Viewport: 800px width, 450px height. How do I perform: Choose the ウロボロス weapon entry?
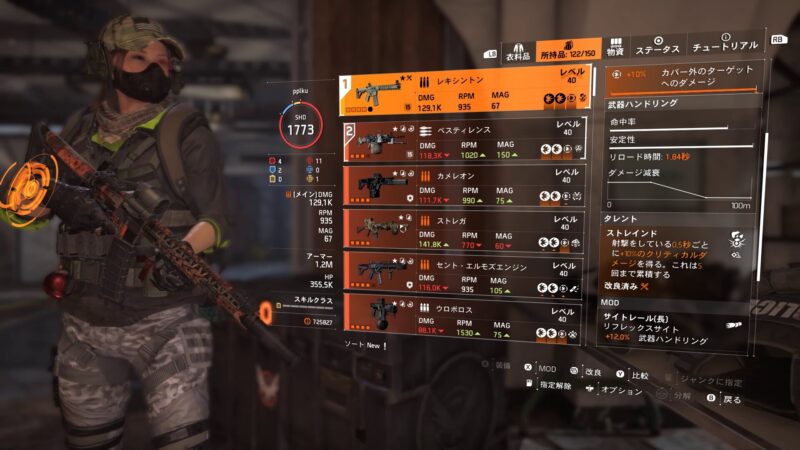coord(467,316)
